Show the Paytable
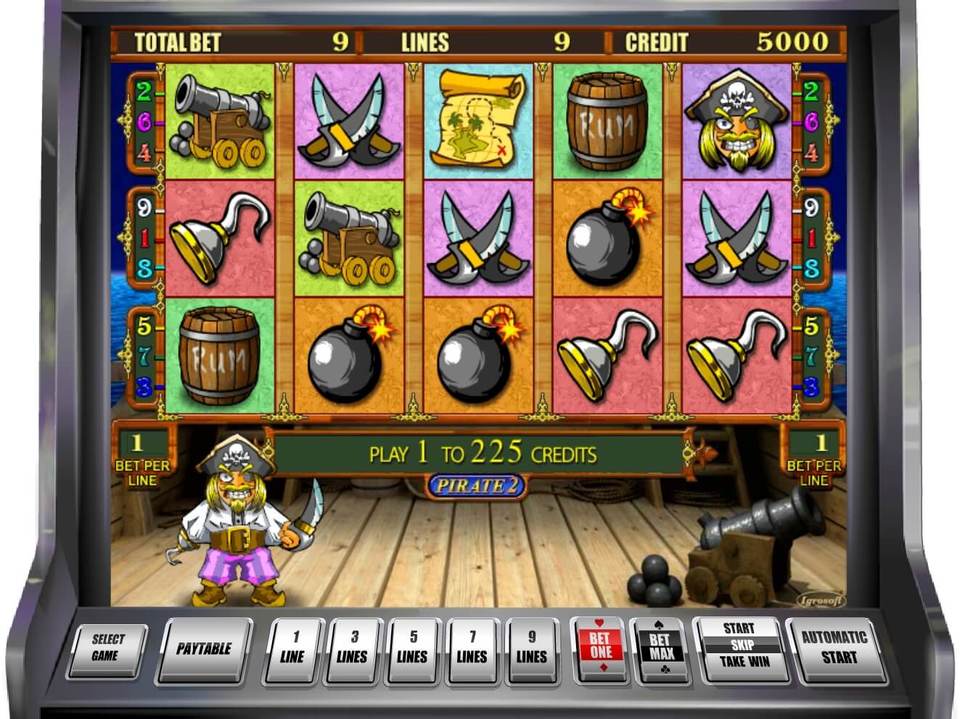This screenshot has width=960, height=719. pos(204,649)
